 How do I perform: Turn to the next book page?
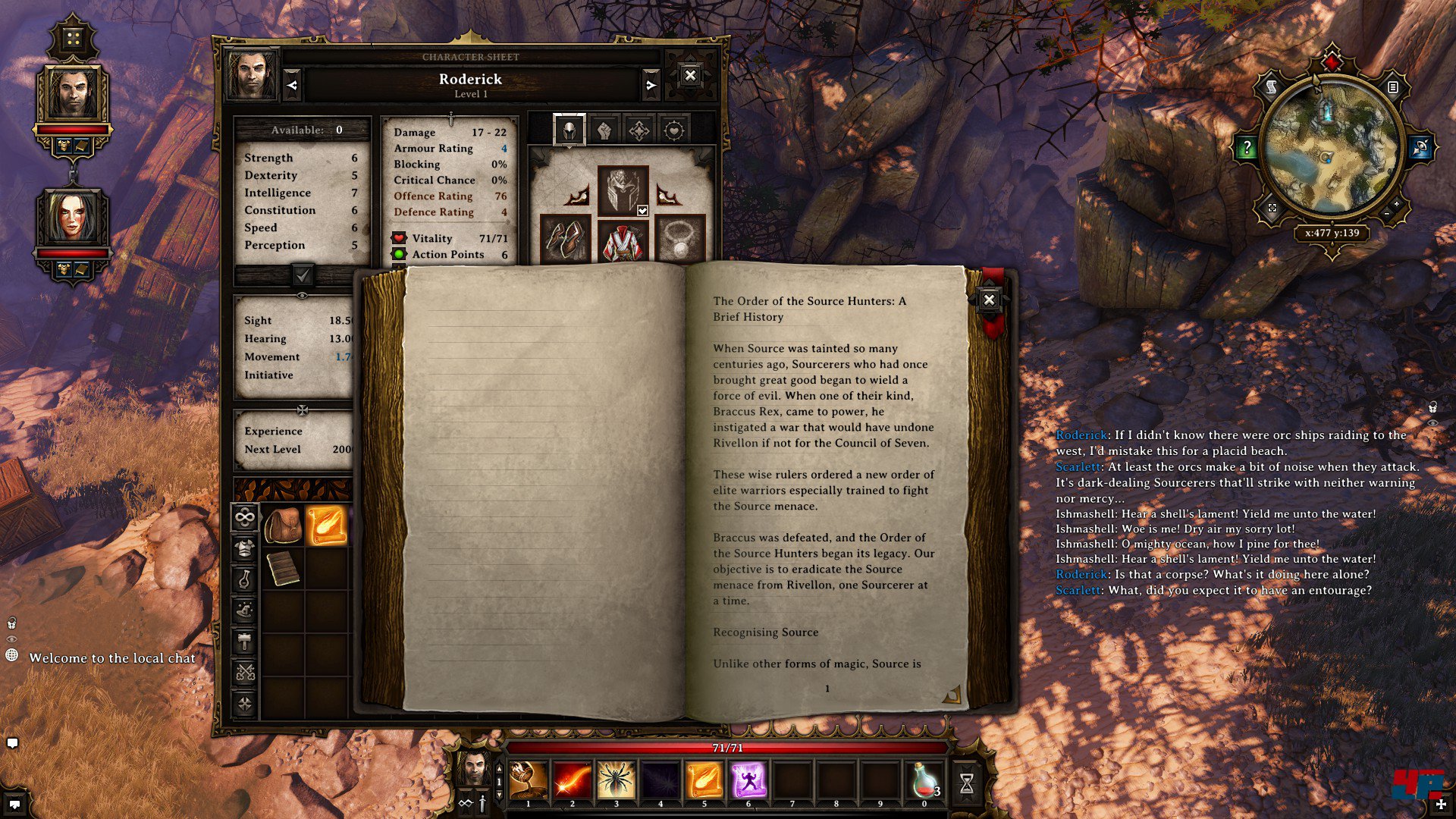(x=952, y=693)
